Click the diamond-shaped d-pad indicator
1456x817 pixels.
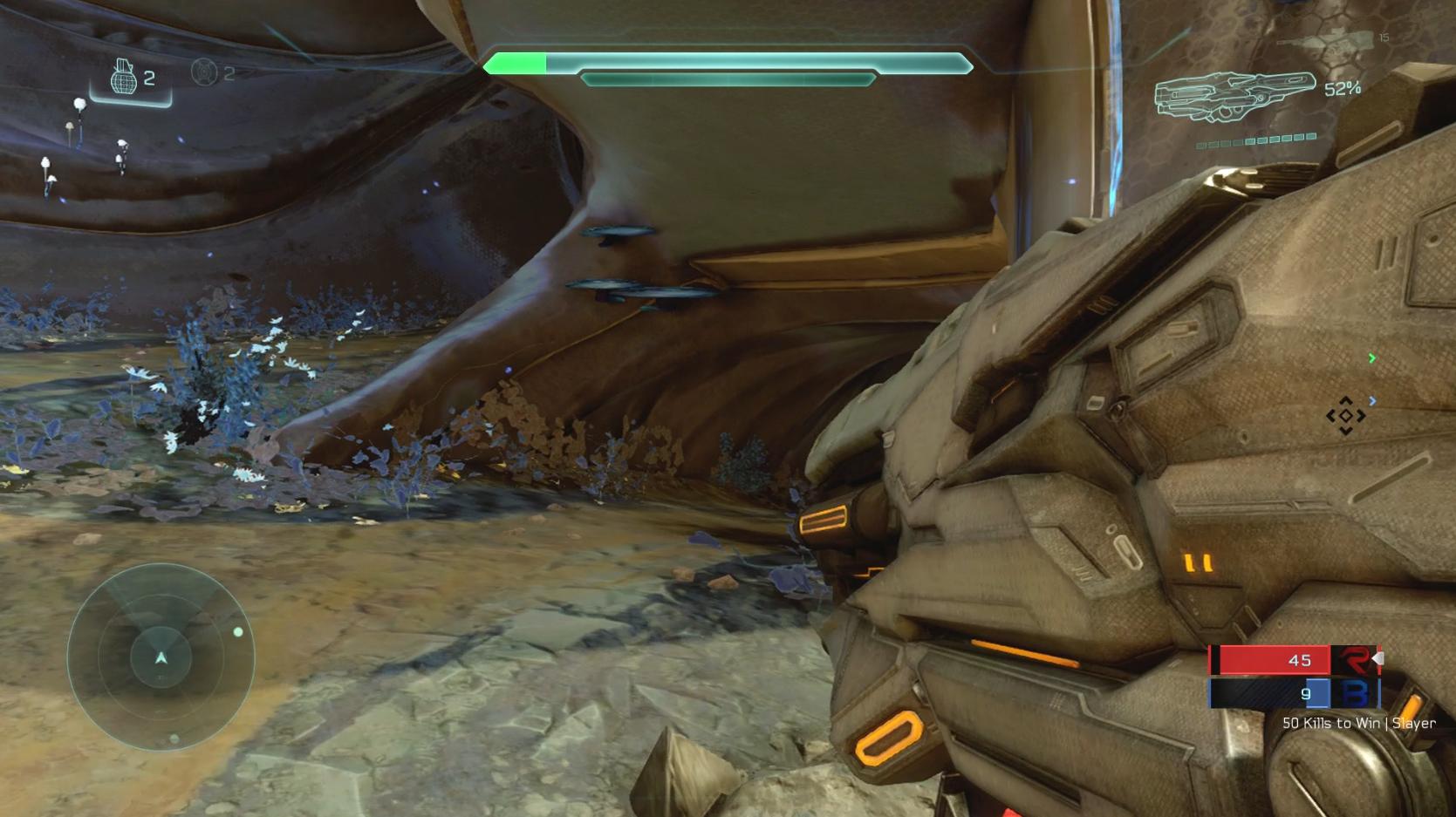pos(1345,416)
